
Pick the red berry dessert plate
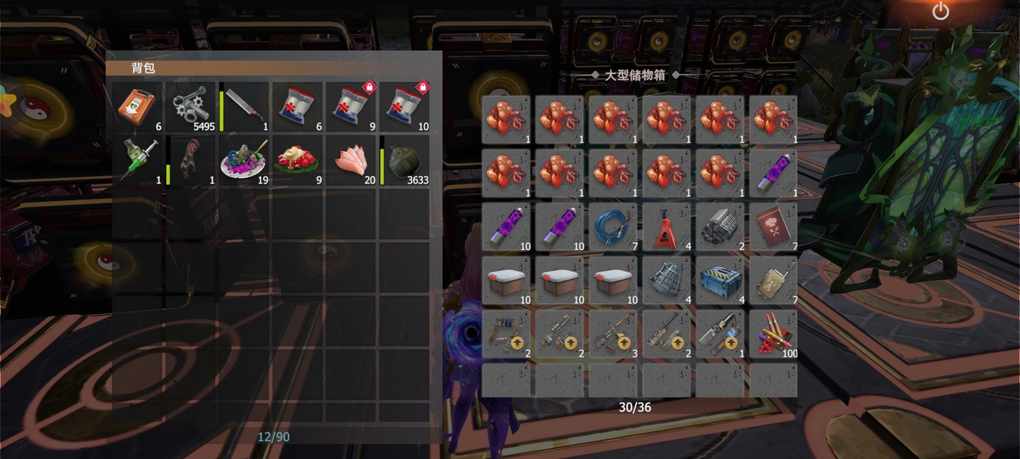[x=298, y=161]
